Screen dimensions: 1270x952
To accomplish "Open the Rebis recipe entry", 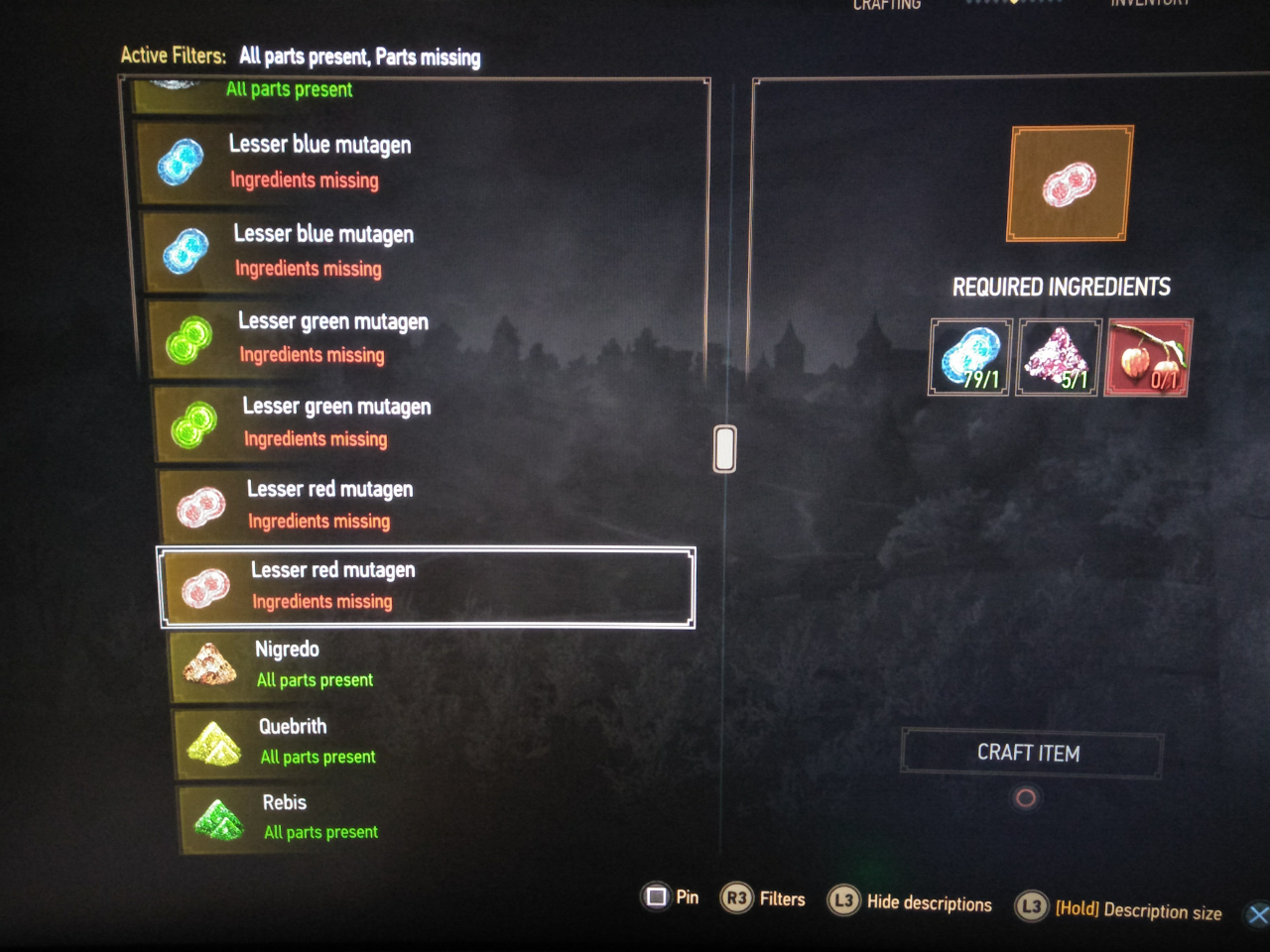I will click(427, 816).
